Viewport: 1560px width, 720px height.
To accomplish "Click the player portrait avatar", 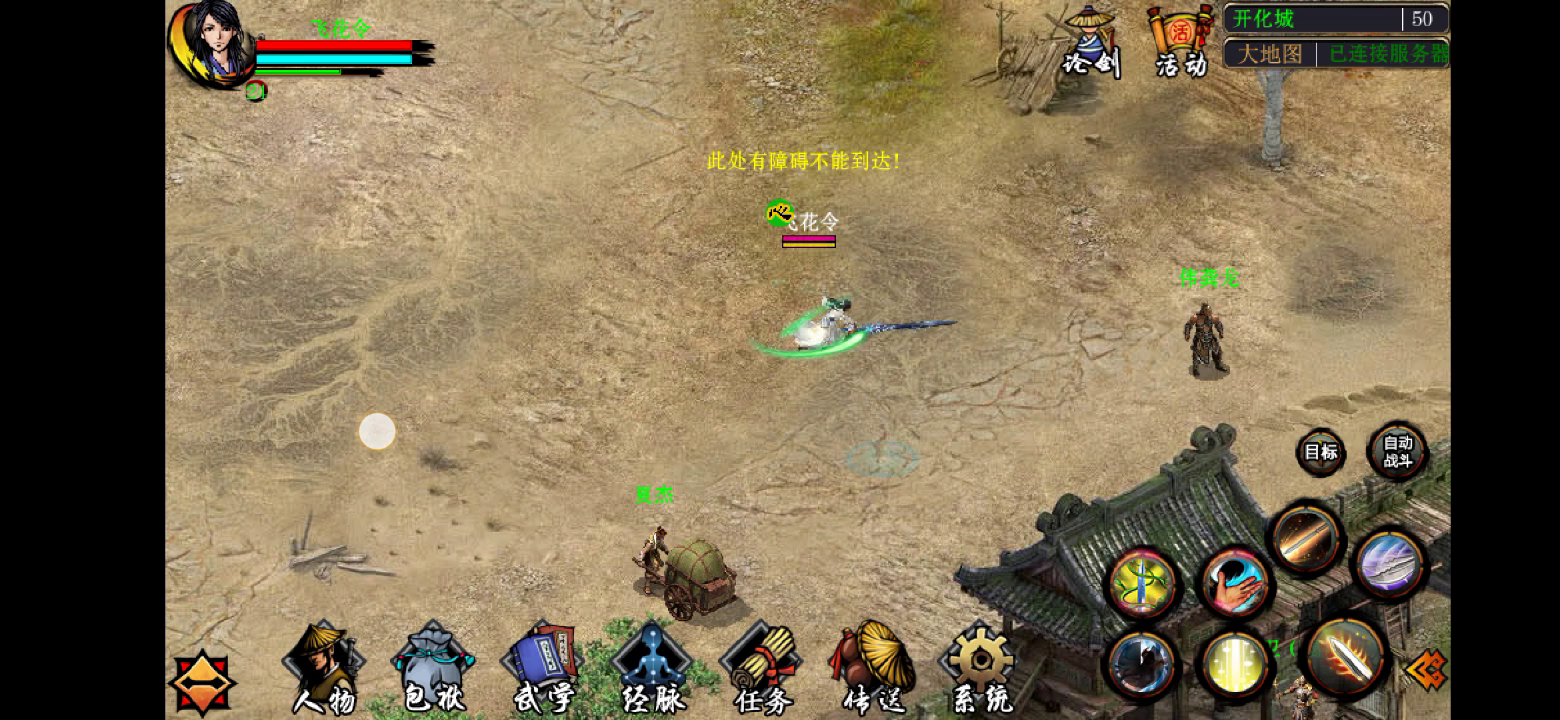I will click(x=213, y=45).
